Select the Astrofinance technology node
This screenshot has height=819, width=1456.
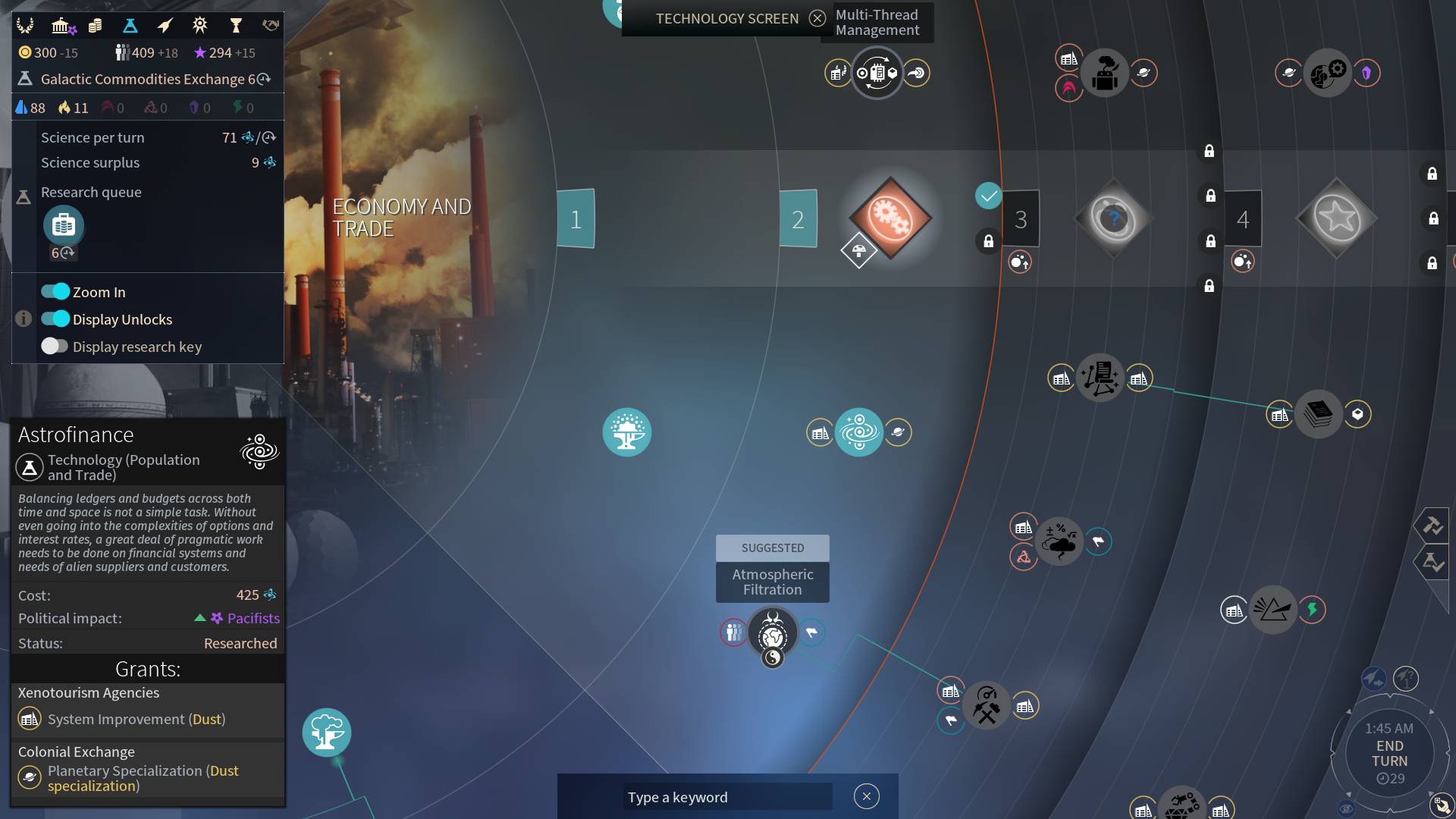(858, 432)
